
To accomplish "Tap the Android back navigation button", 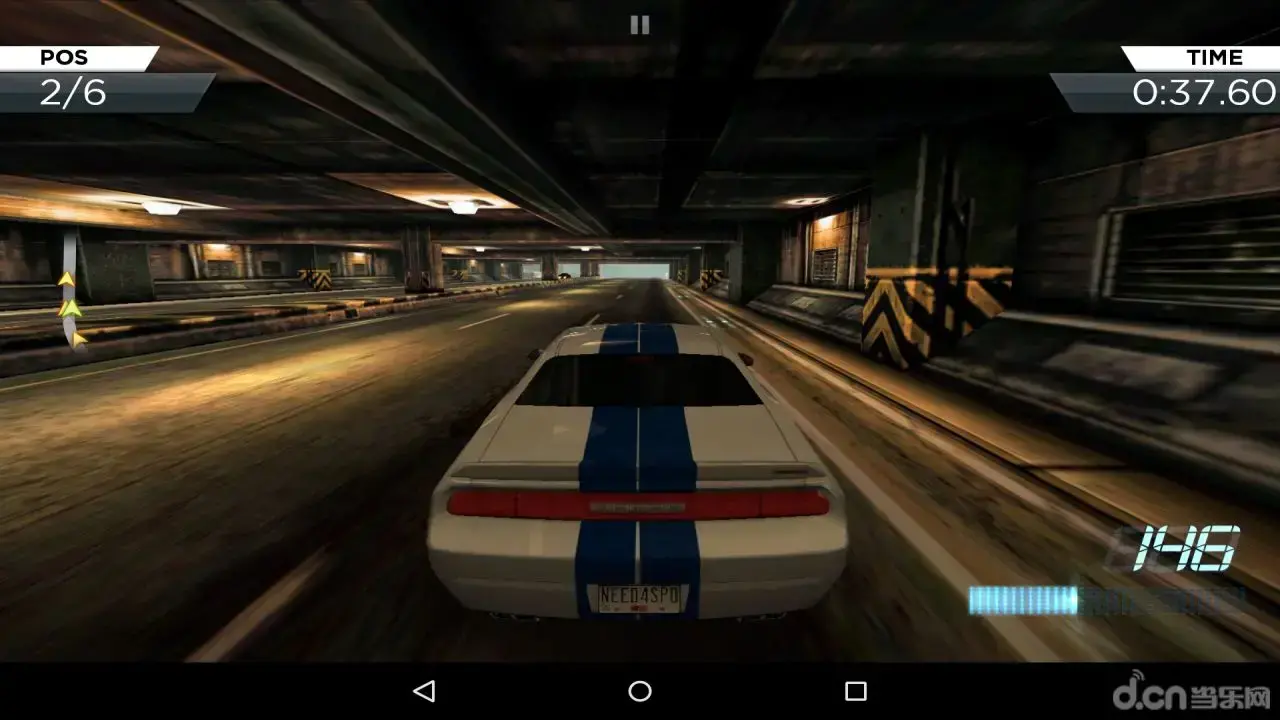I will pyautogui.click(x=424, y=691).
